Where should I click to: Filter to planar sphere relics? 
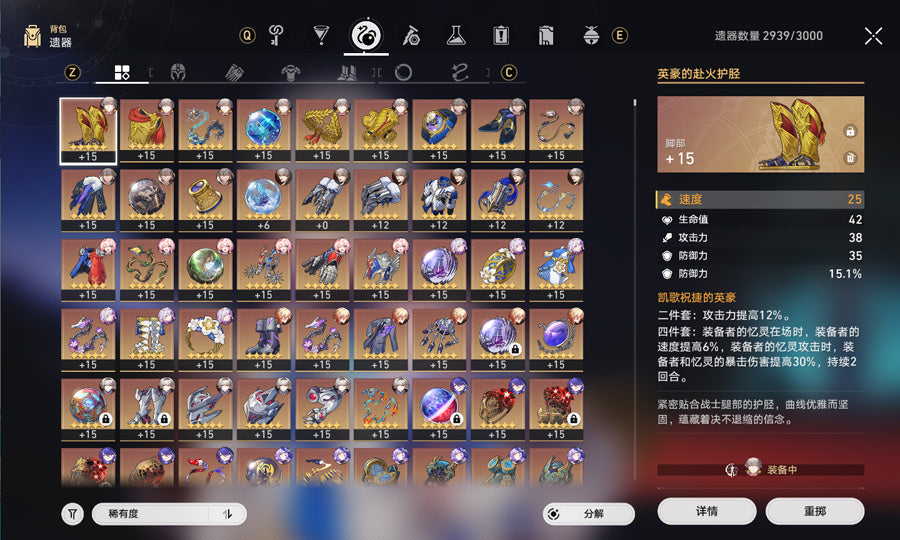click(x=403, y=73)
